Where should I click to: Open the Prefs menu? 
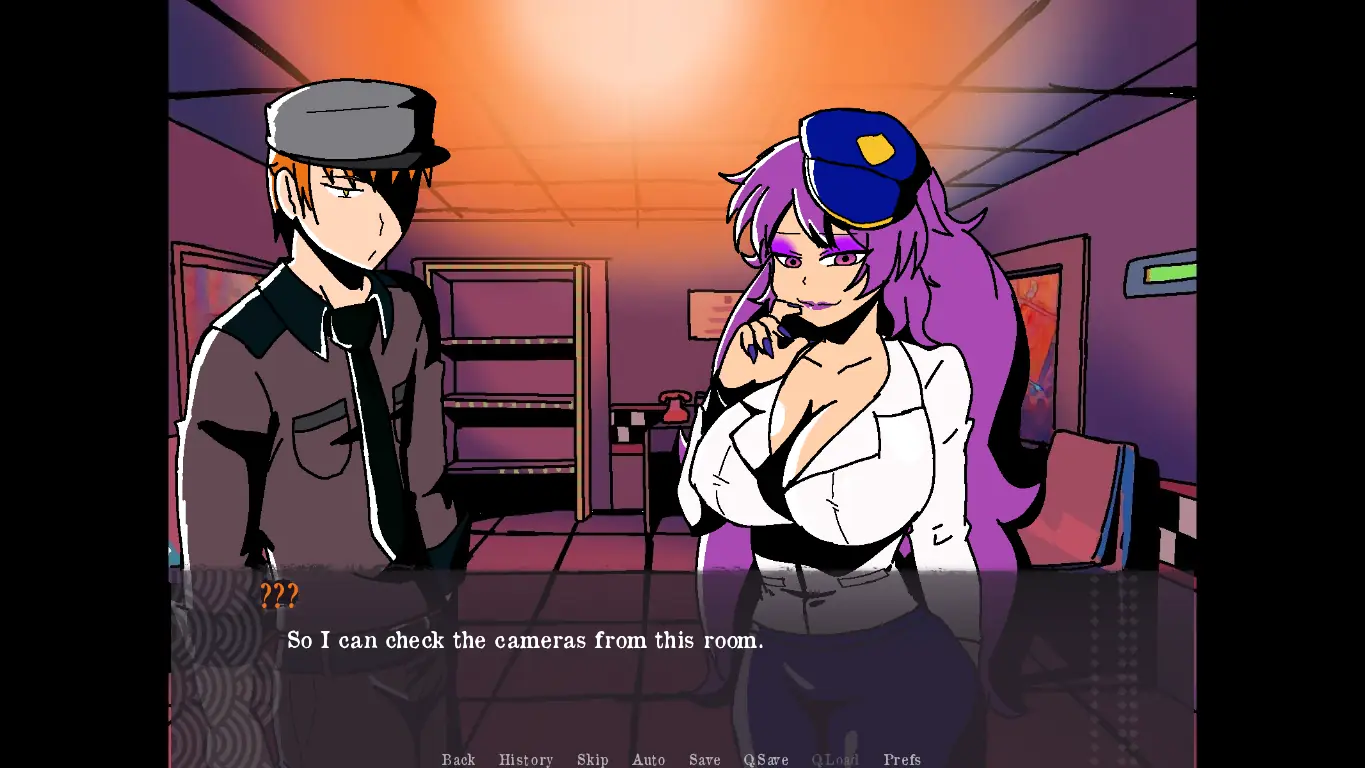point(902,760)
